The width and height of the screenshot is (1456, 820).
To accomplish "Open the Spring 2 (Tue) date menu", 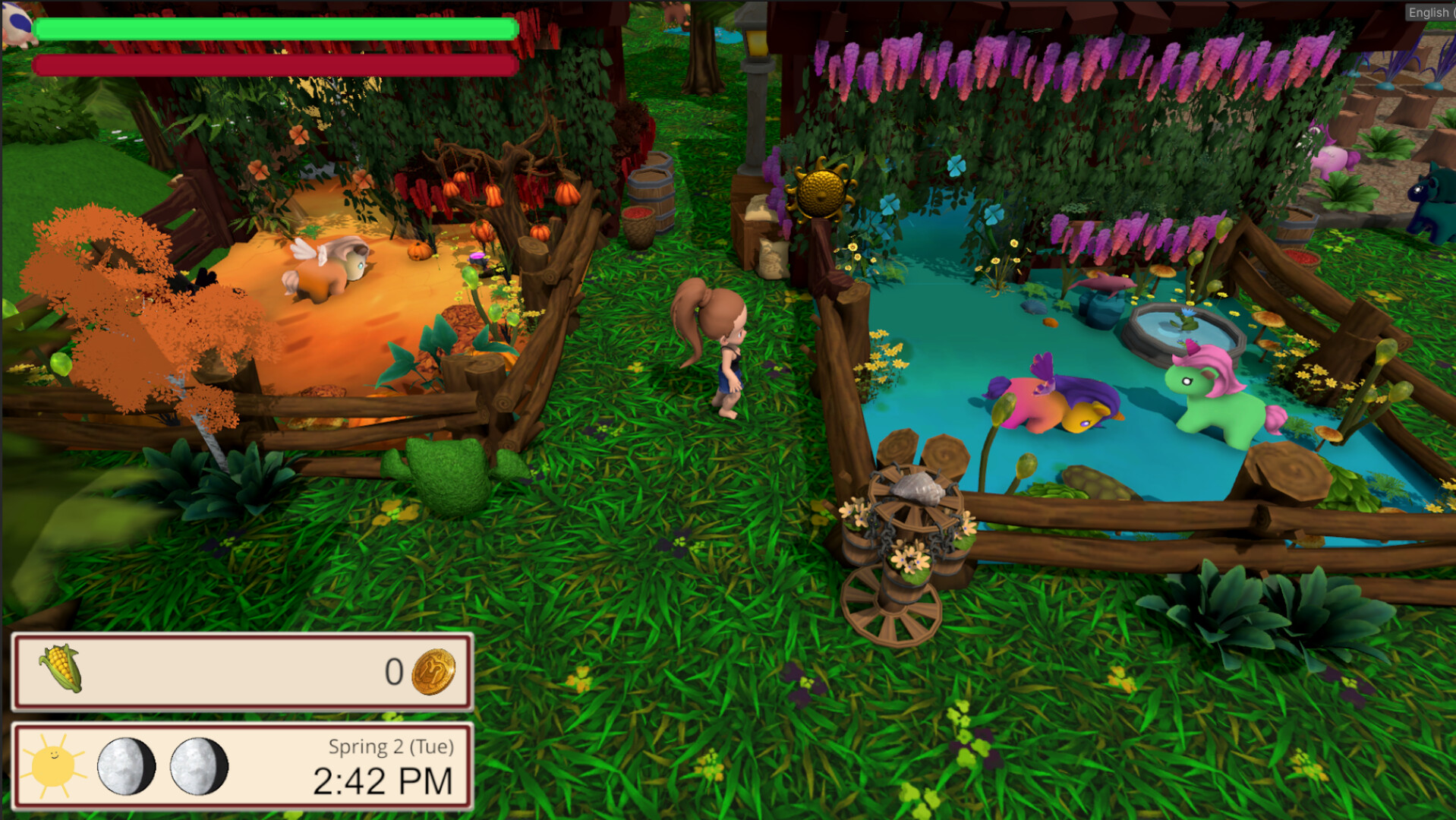I will tap(392, 746).
